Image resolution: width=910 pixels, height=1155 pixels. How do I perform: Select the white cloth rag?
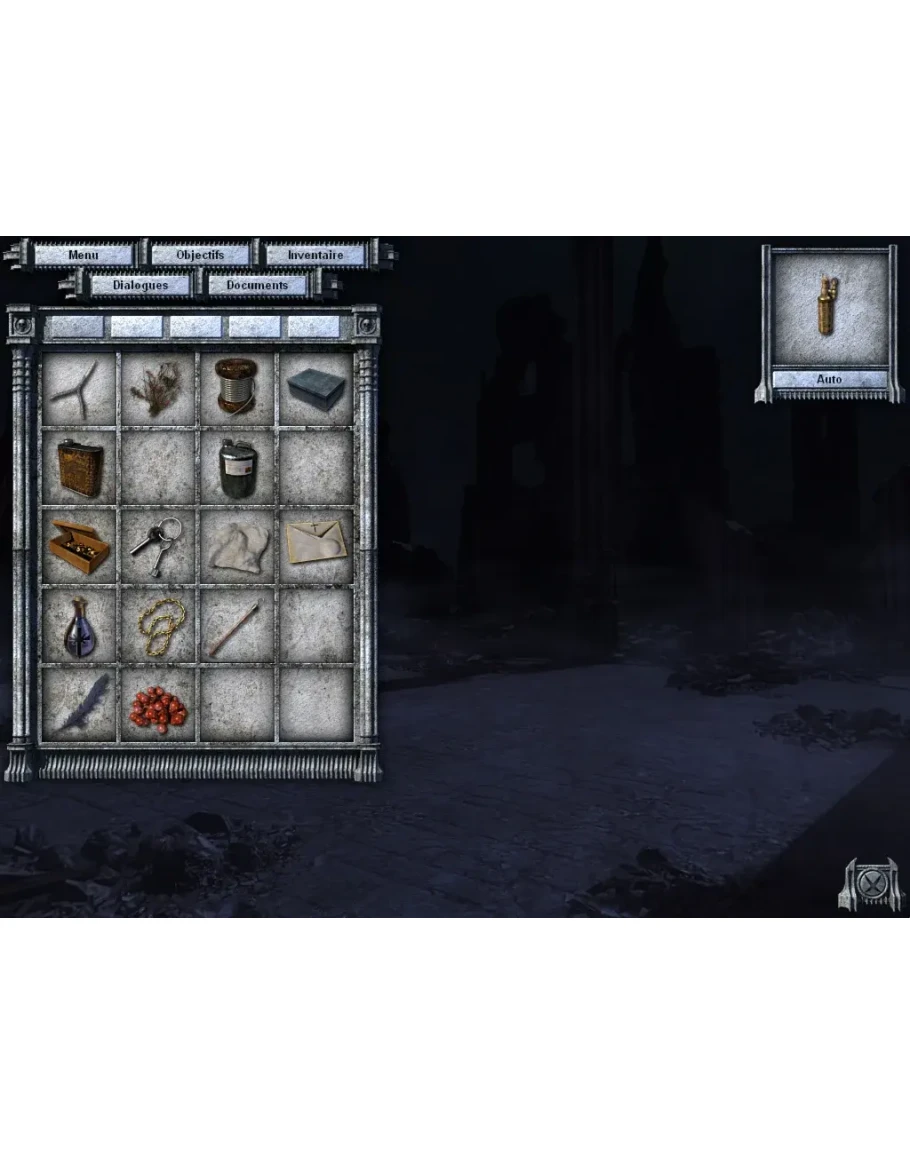tap(238, 546)
